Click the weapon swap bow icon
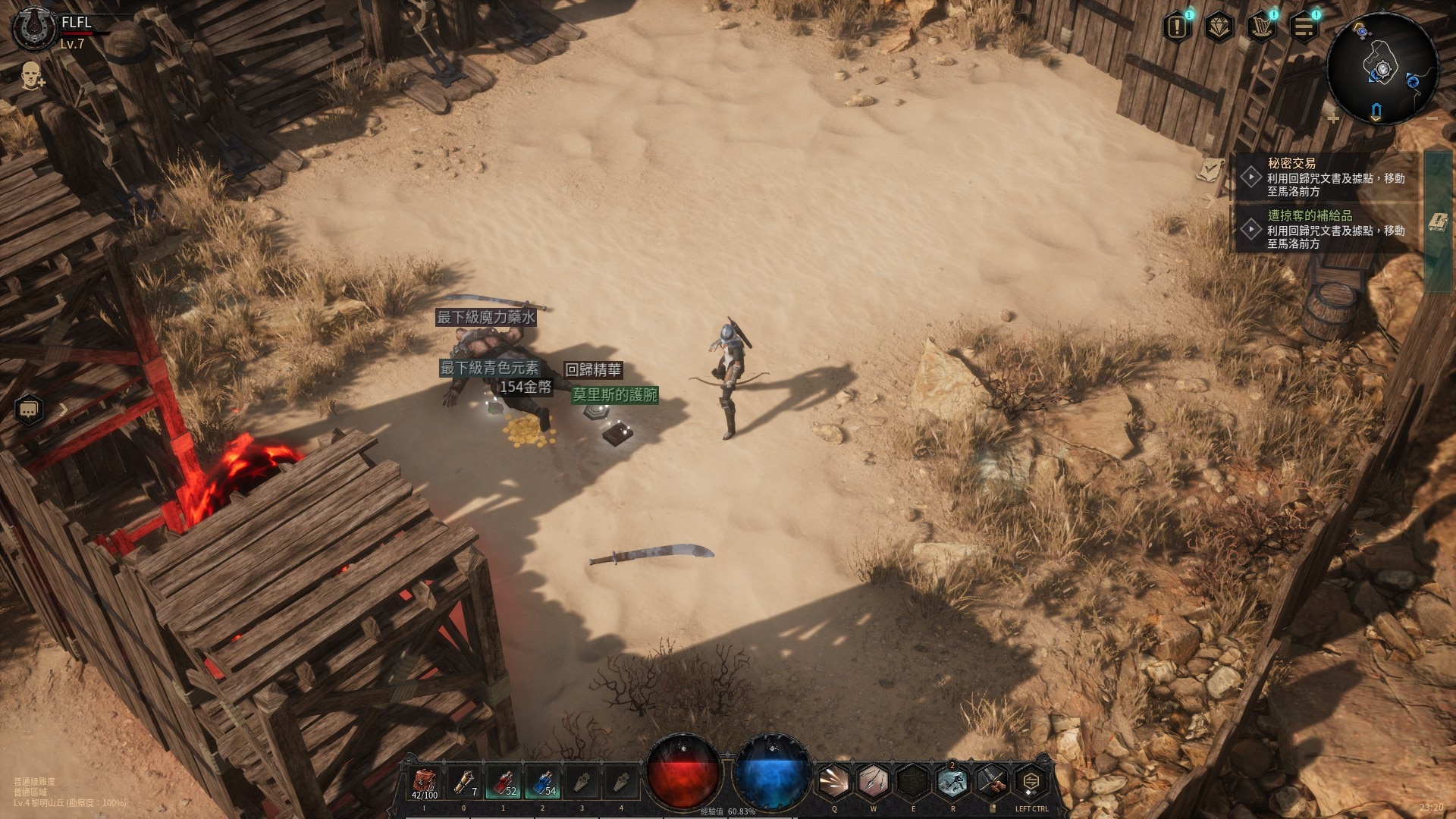 coord(991,782)
